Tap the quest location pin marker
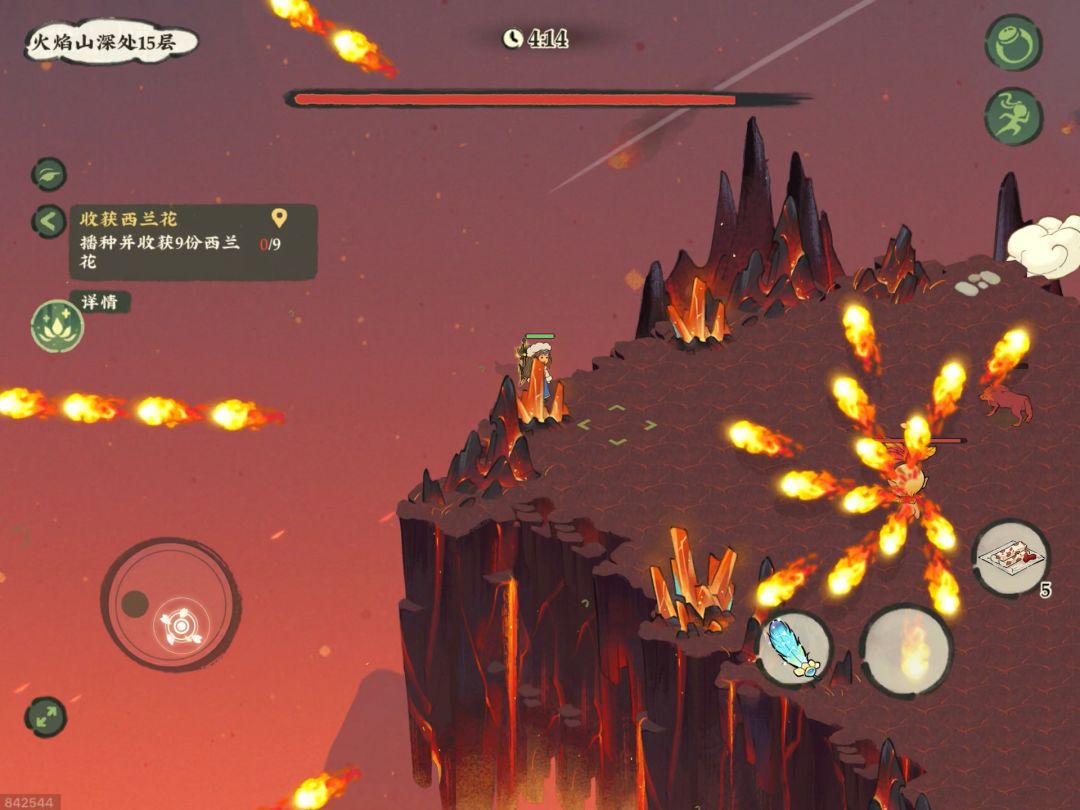1080x810 pixels. pyautogui.click(x=279, y=217)
